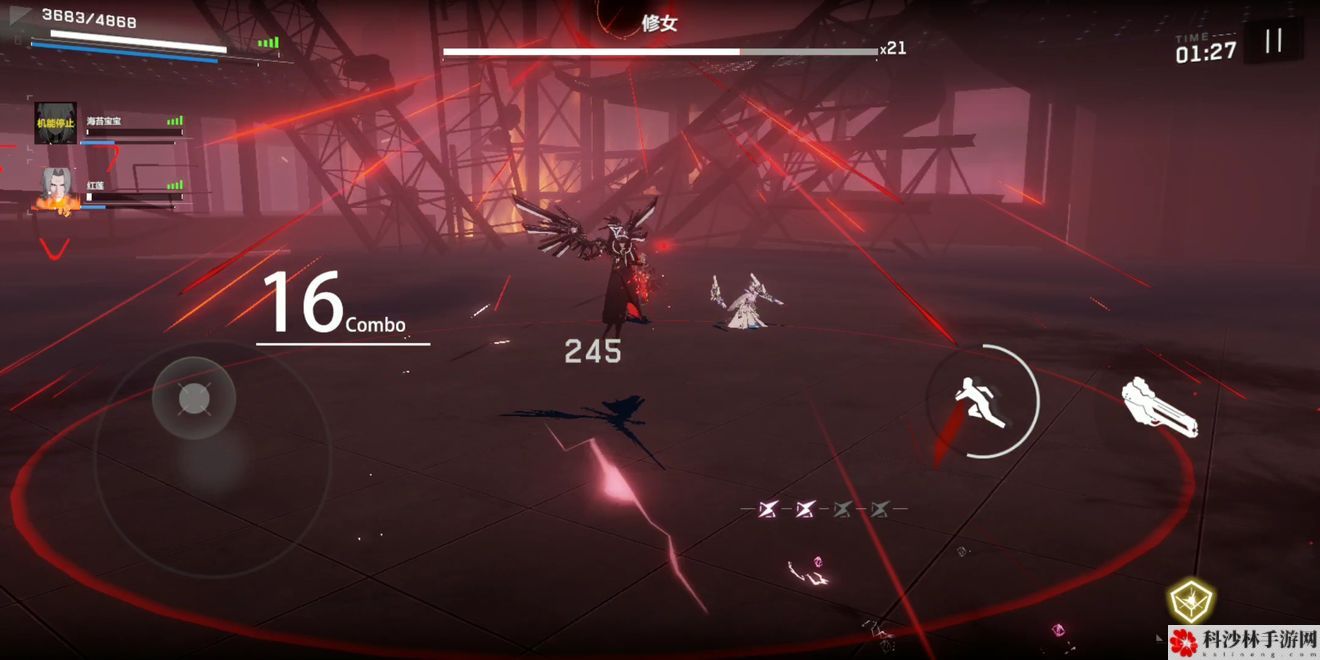Tap the dodge running-figure button

coord(983,401)
